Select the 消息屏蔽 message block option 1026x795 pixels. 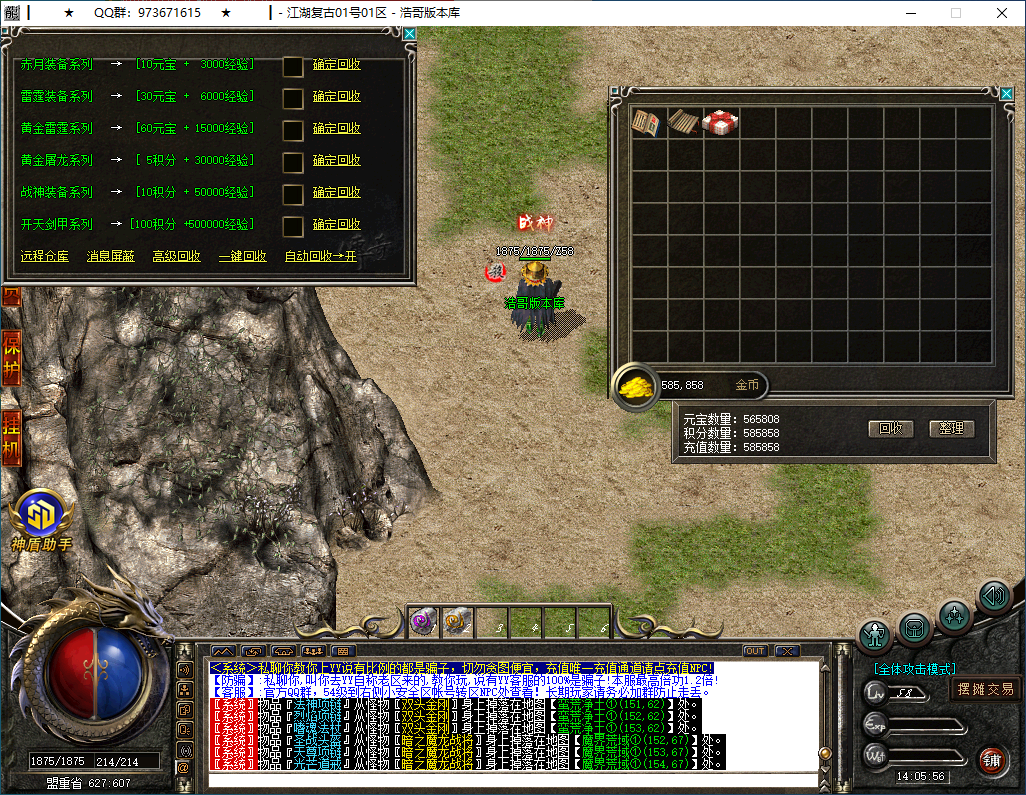pos(110,256)
